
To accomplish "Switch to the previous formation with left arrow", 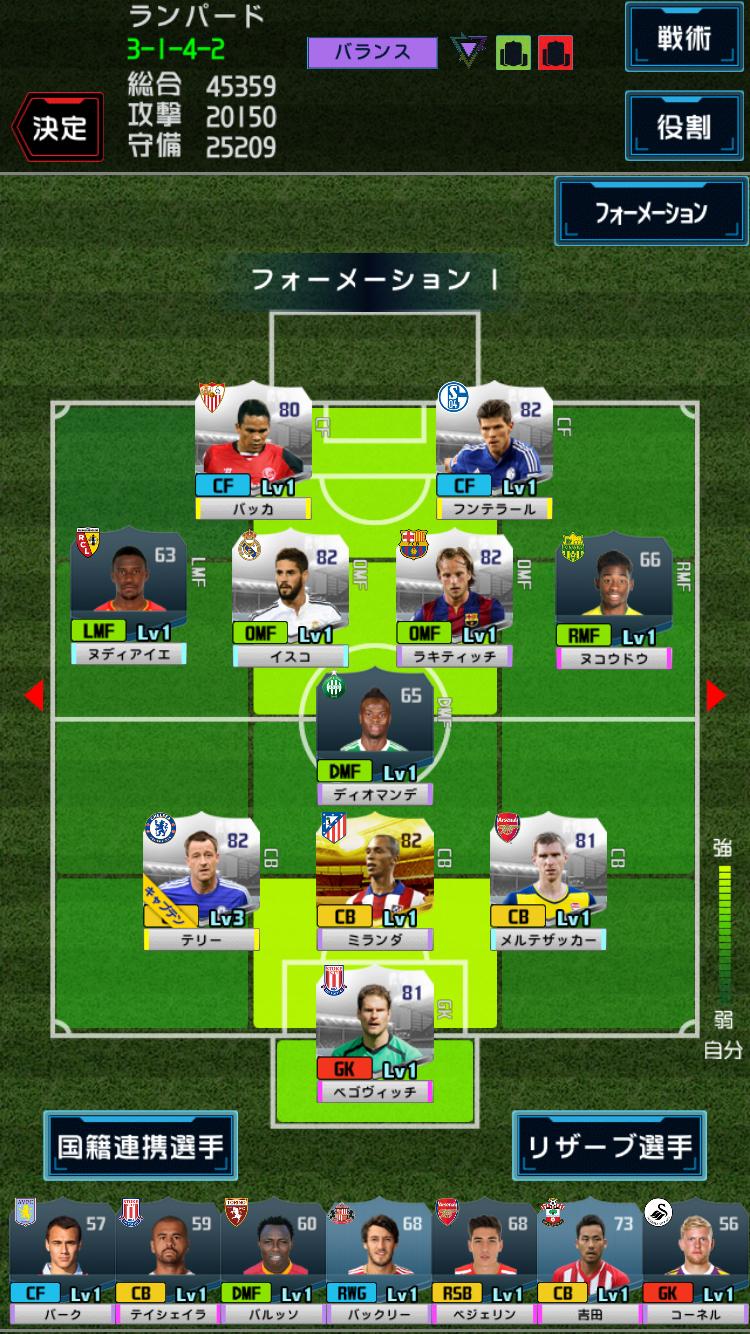I will pos(34,695).
